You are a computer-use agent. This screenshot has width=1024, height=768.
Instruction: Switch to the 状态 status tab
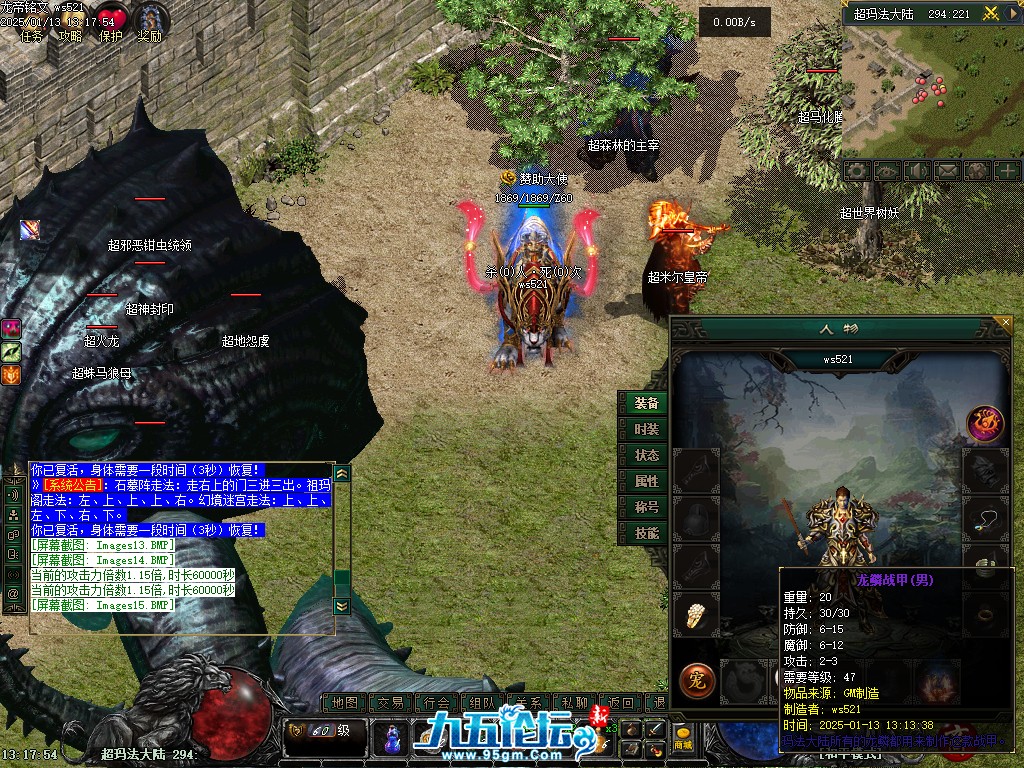[646, 455]
